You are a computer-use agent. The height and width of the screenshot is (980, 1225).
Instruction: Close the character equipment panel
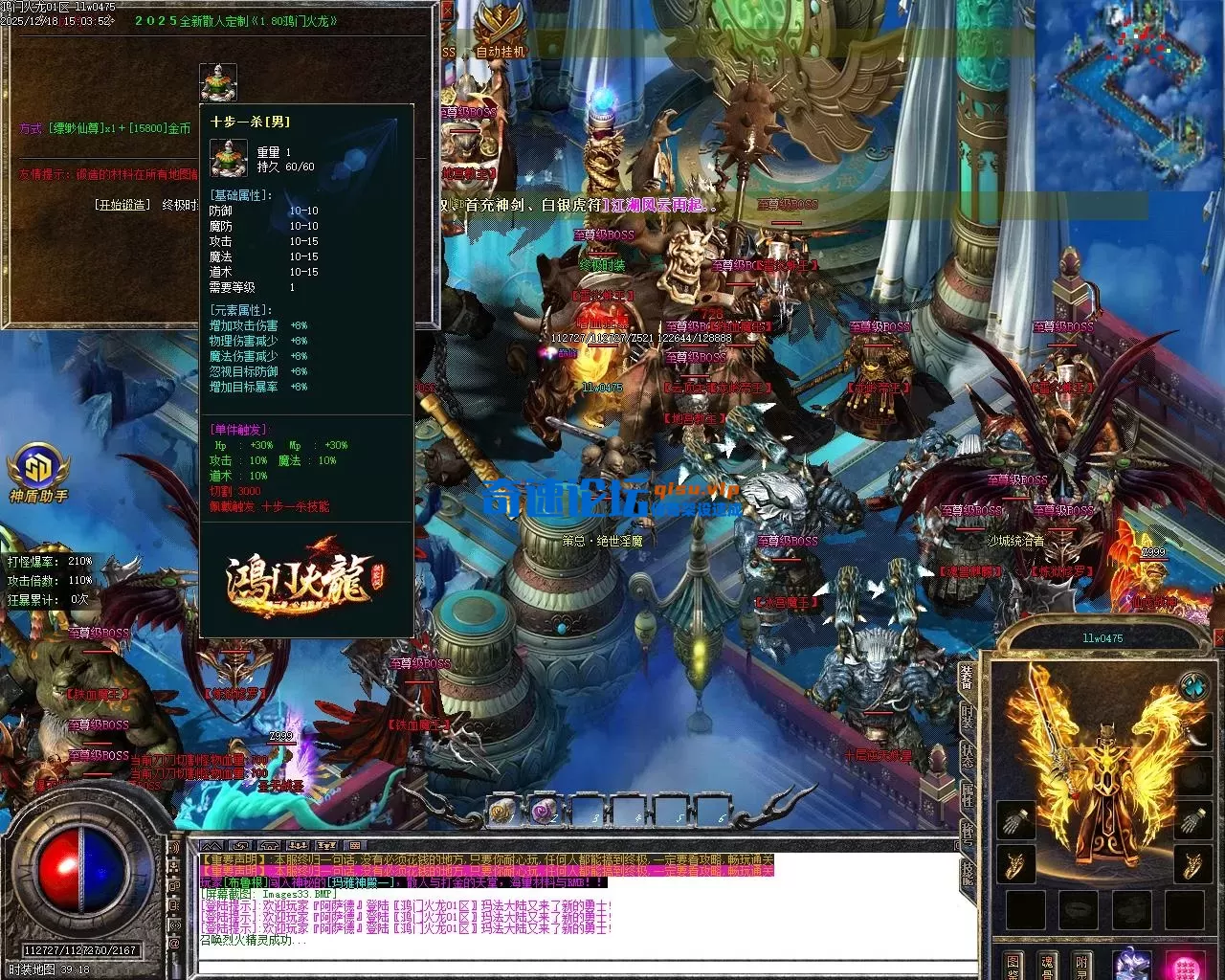1218,639
